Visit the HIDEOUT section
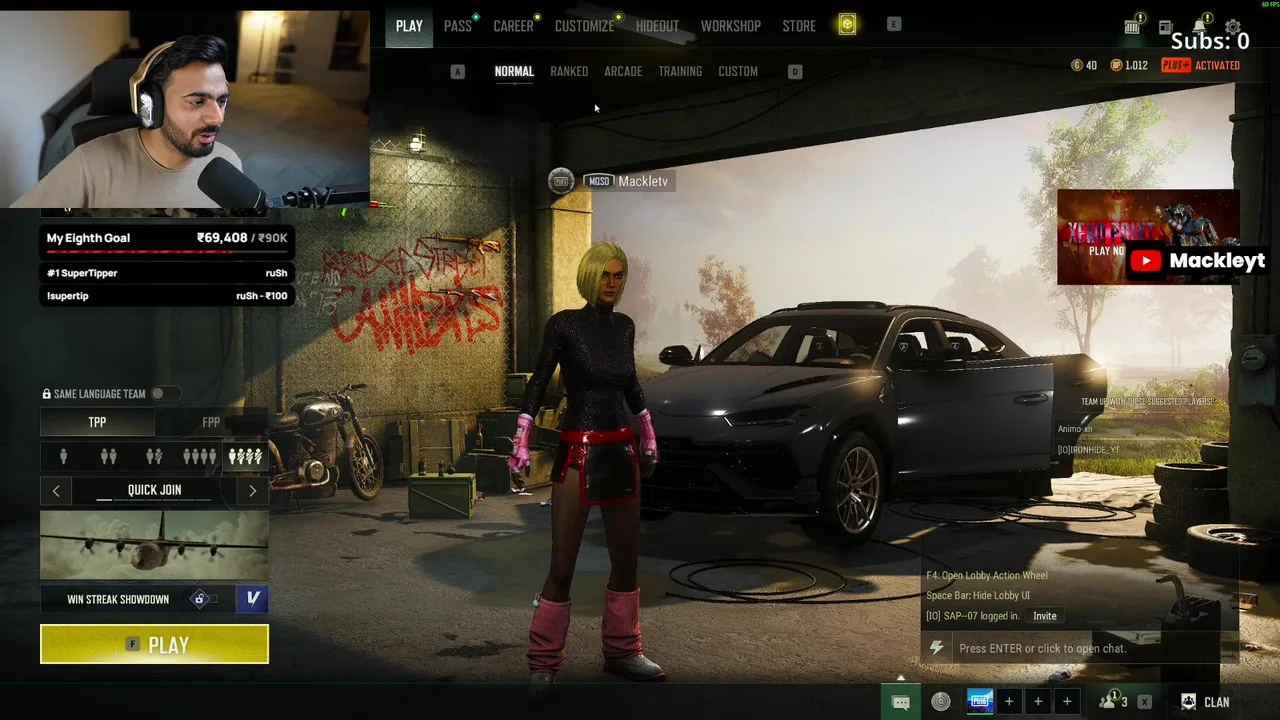 click(657, 26)
